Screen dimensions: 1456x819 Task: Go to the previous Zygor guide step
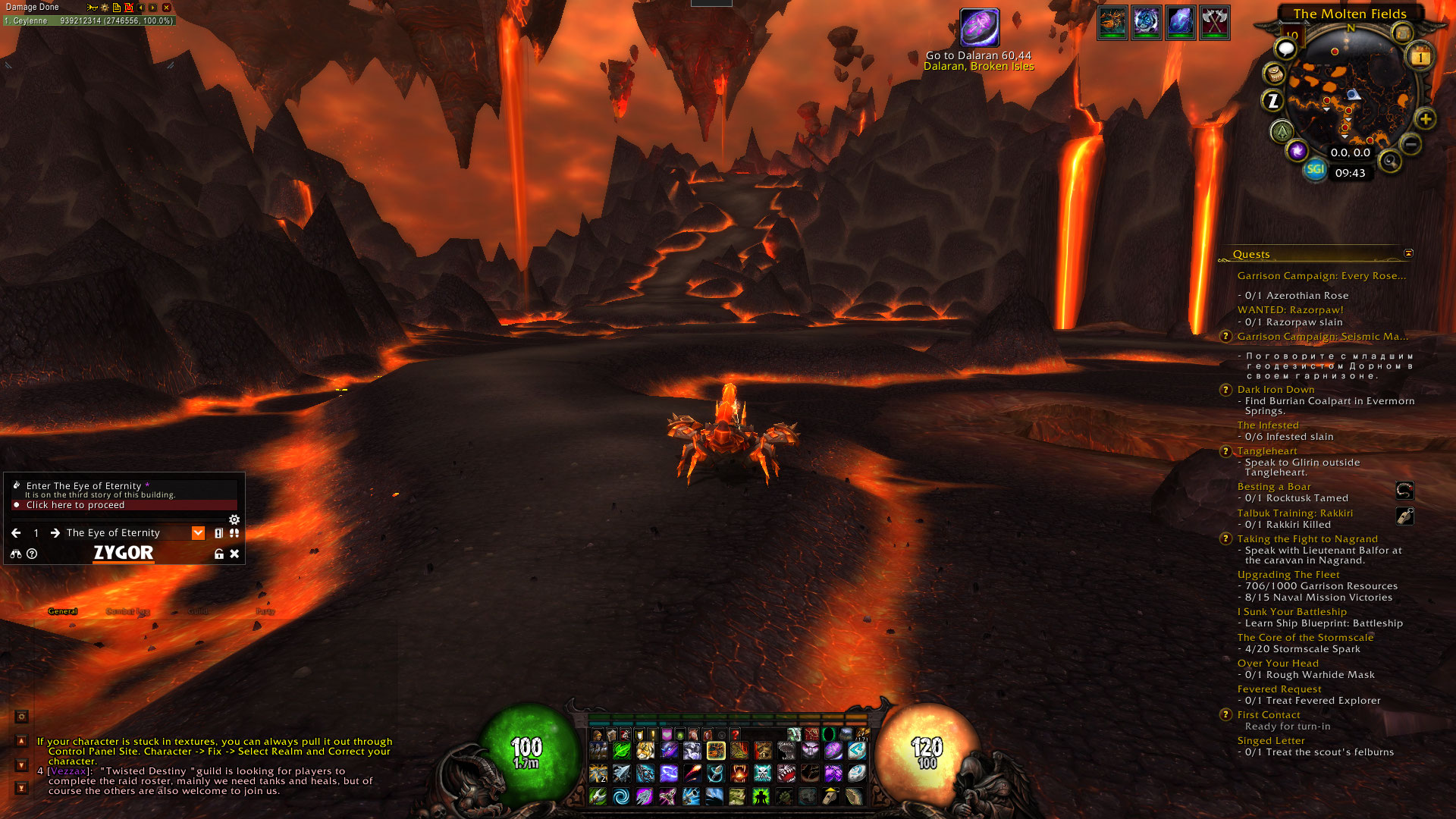(x=16, y=533)
